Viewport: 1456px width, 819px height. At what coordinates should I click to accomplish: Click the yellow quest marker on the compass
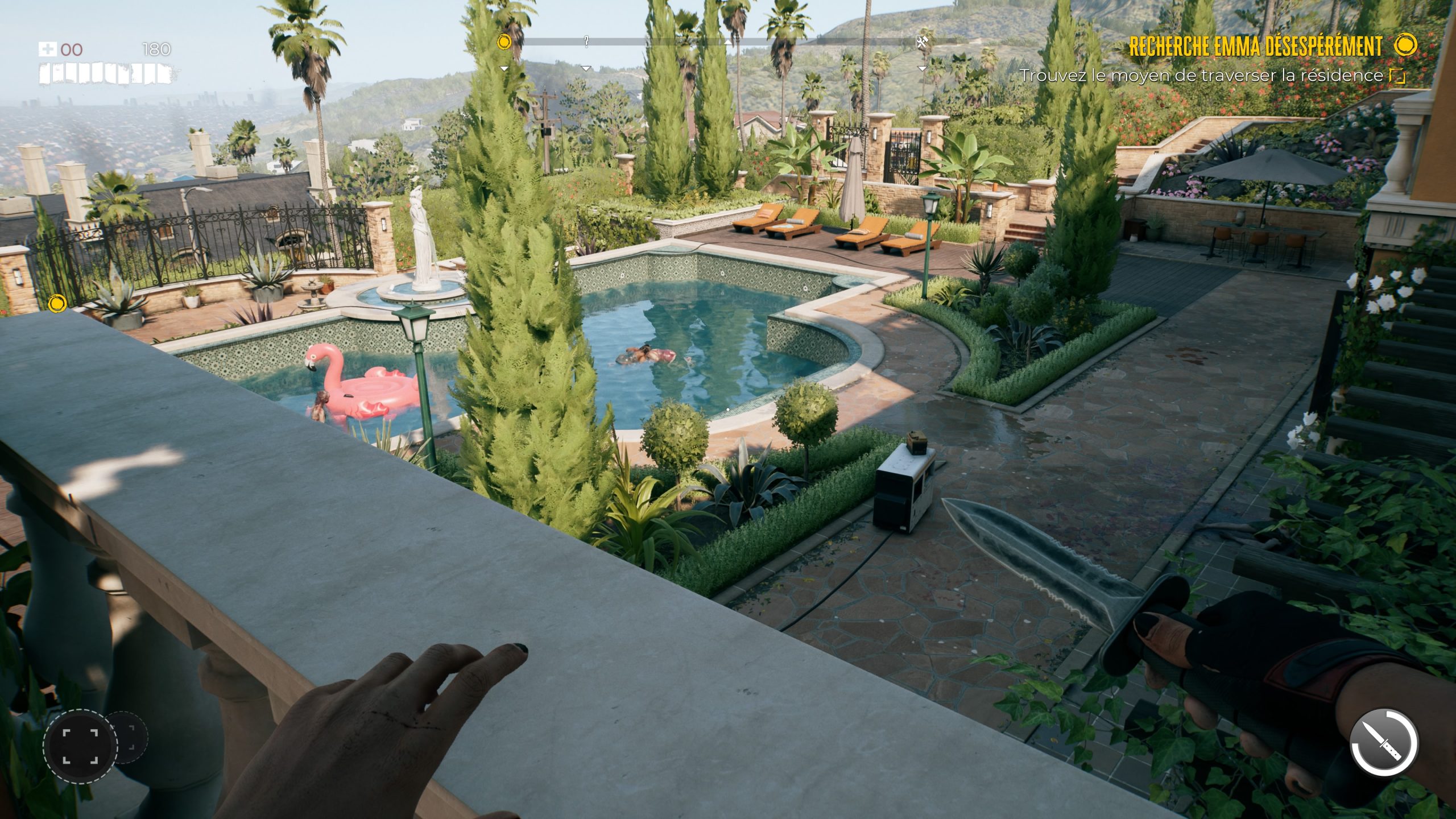[x=504, y=42]
